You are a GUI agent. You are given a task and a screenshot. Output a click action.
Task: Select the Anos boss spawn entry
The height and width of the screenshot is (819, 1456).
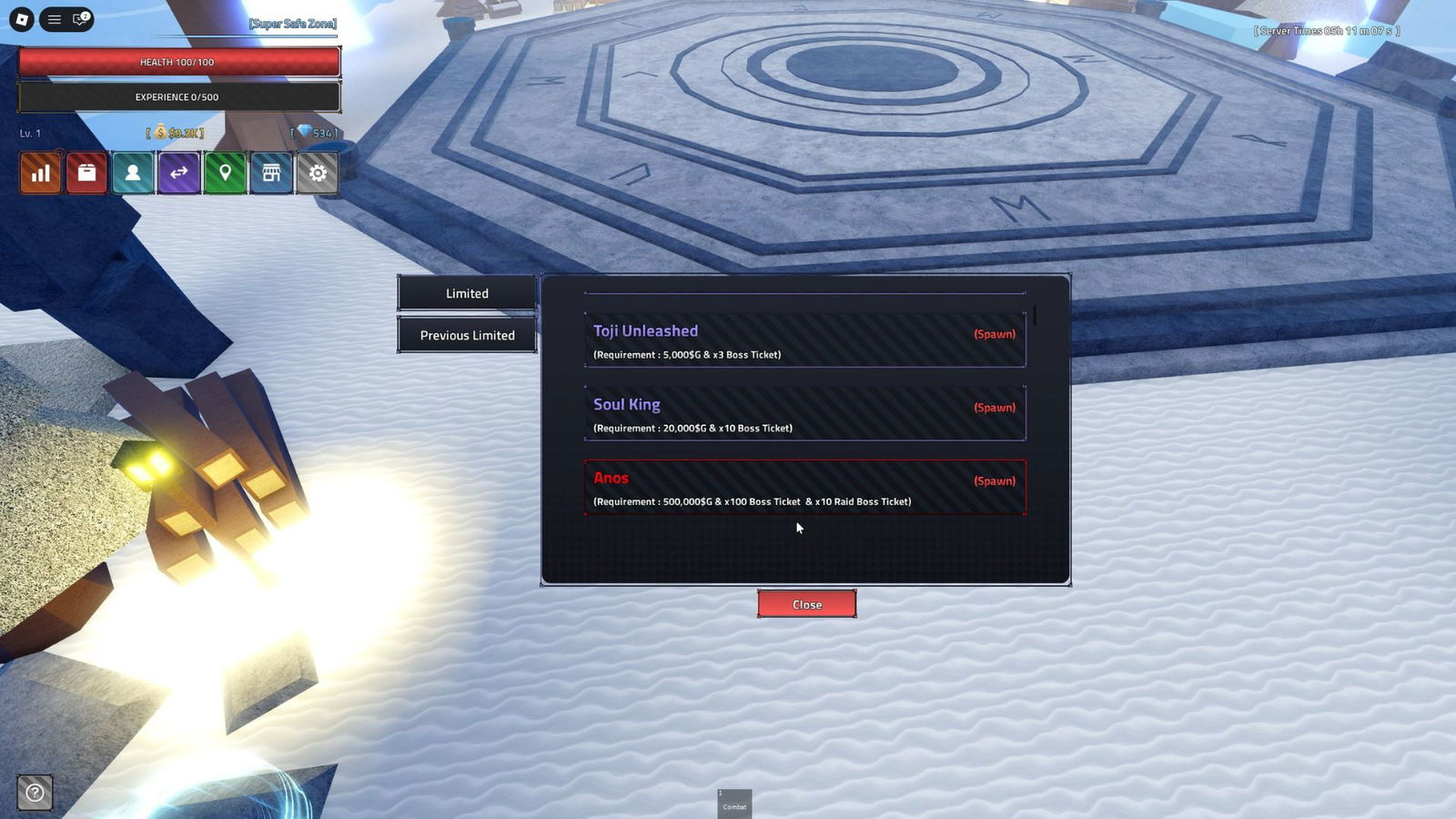[x=804, y=488]
